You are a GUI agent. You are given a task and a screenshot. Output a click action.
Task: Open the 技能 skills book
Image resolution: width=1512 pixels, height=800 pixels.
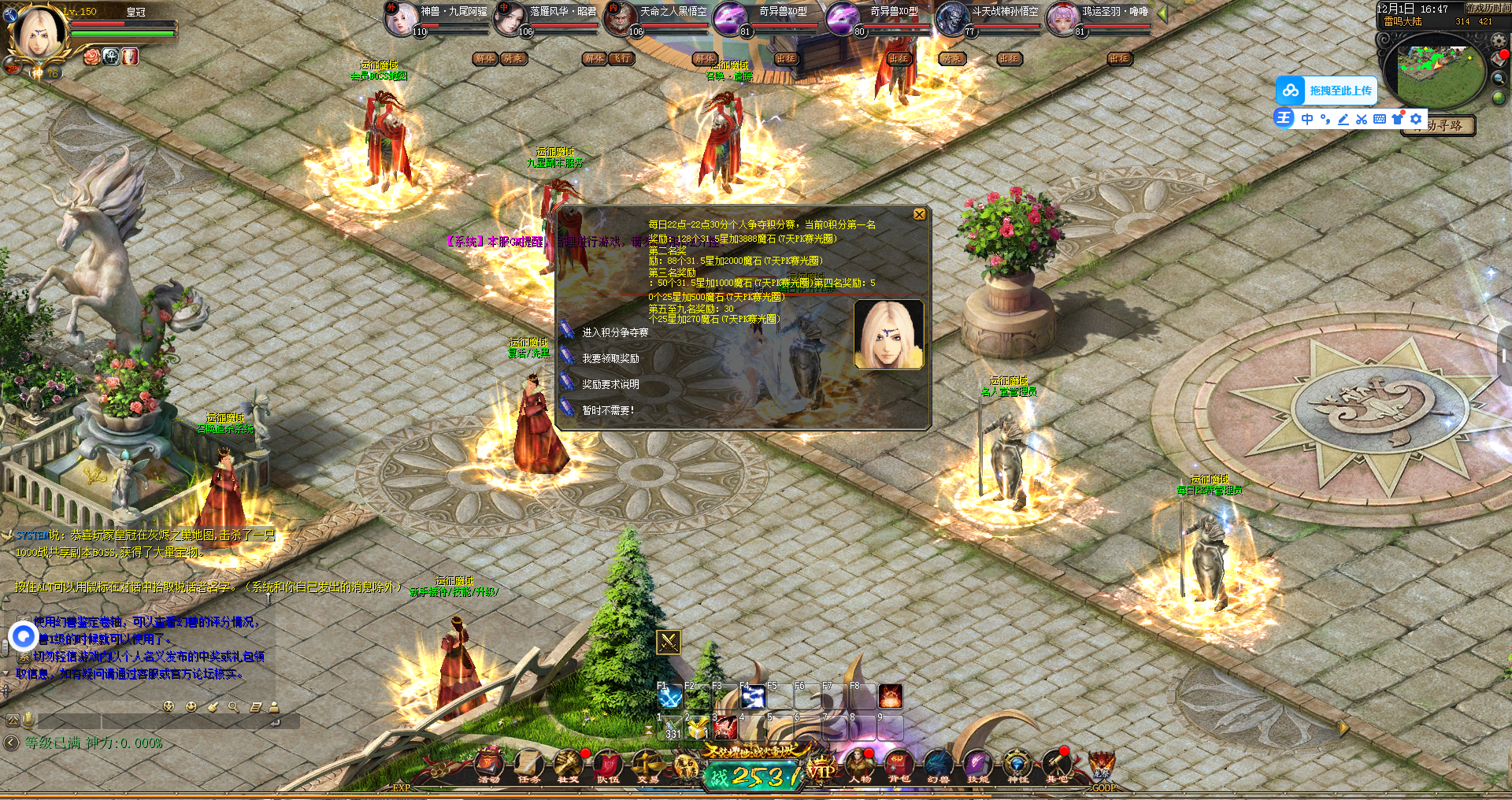point(977,765)
